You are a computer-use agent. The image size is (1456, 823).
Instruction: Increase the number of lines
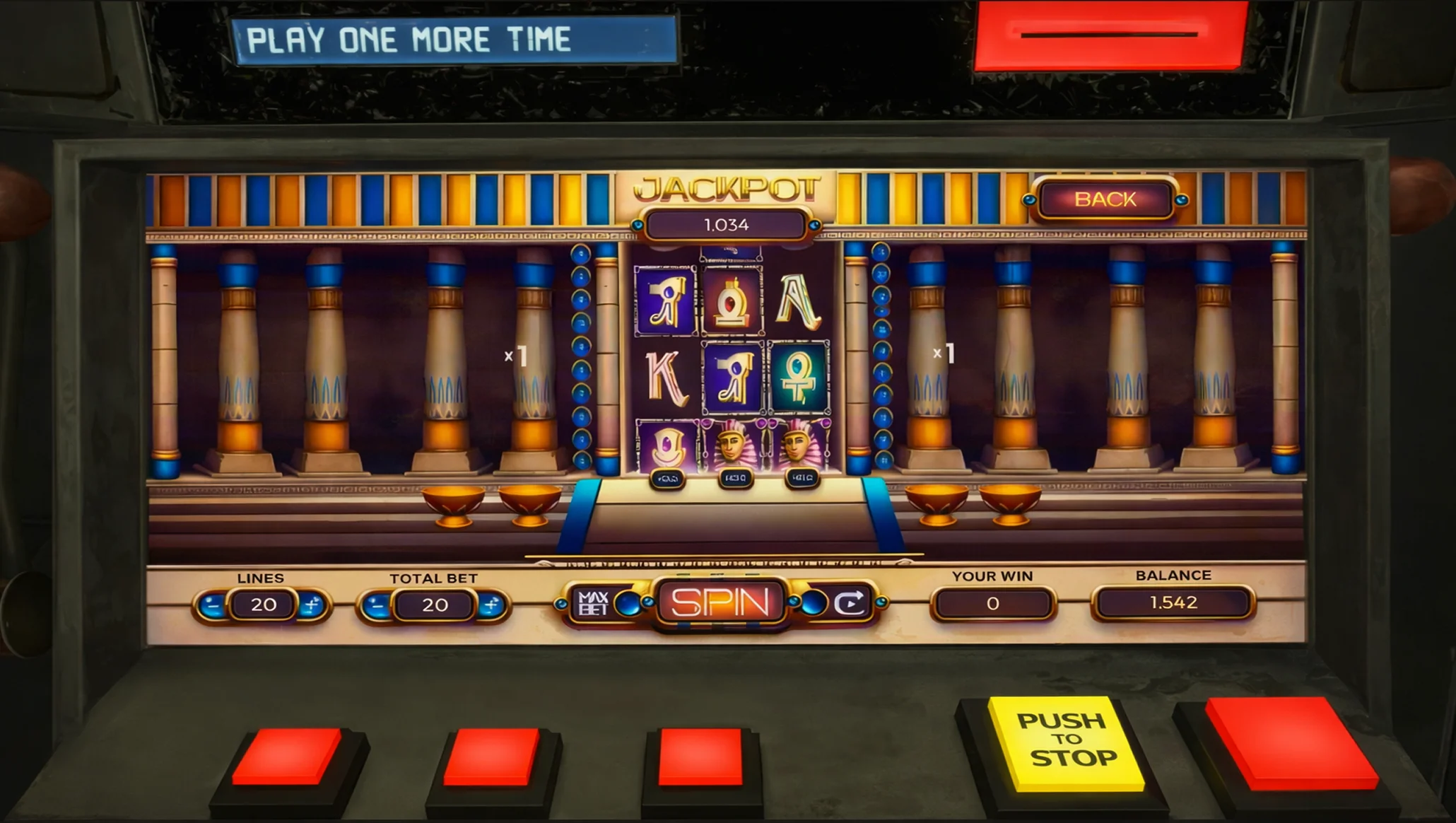(311, 605)
